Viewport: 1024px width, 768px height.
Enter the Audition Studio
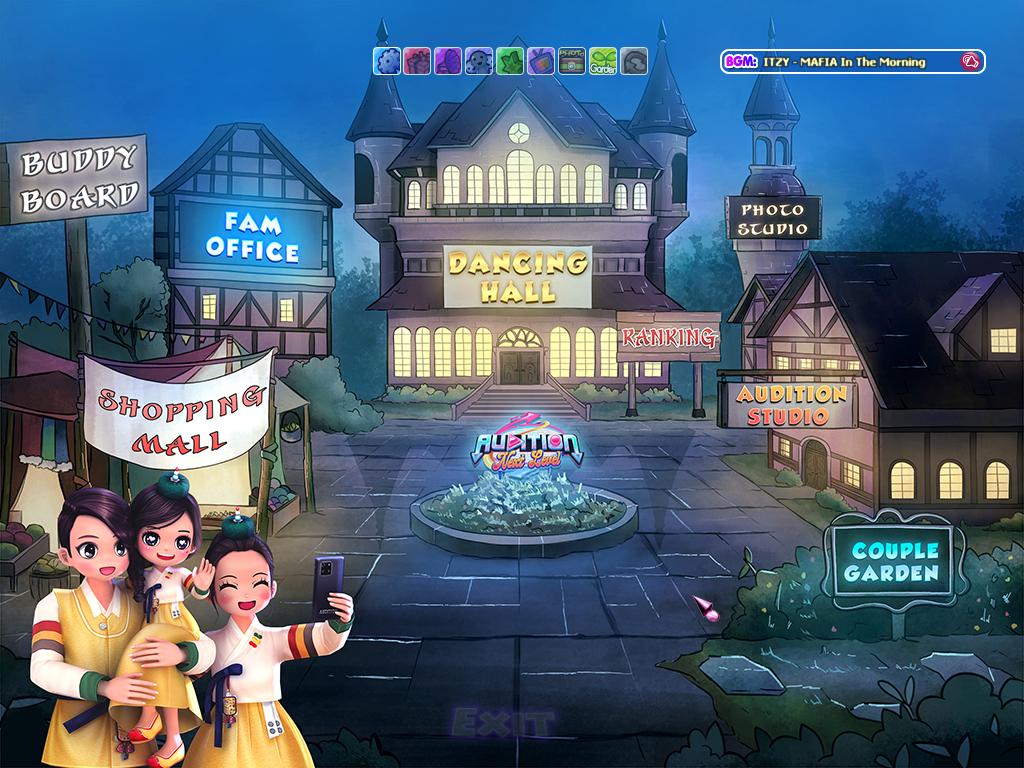point(790,404)
